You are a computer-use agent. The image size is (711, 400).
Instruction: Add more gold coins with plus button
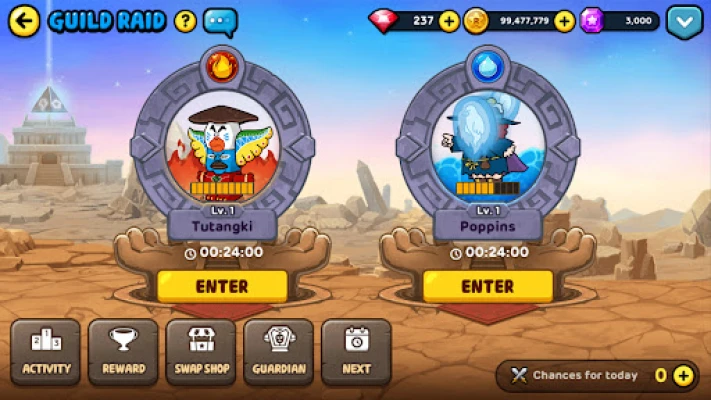(564, 20)
